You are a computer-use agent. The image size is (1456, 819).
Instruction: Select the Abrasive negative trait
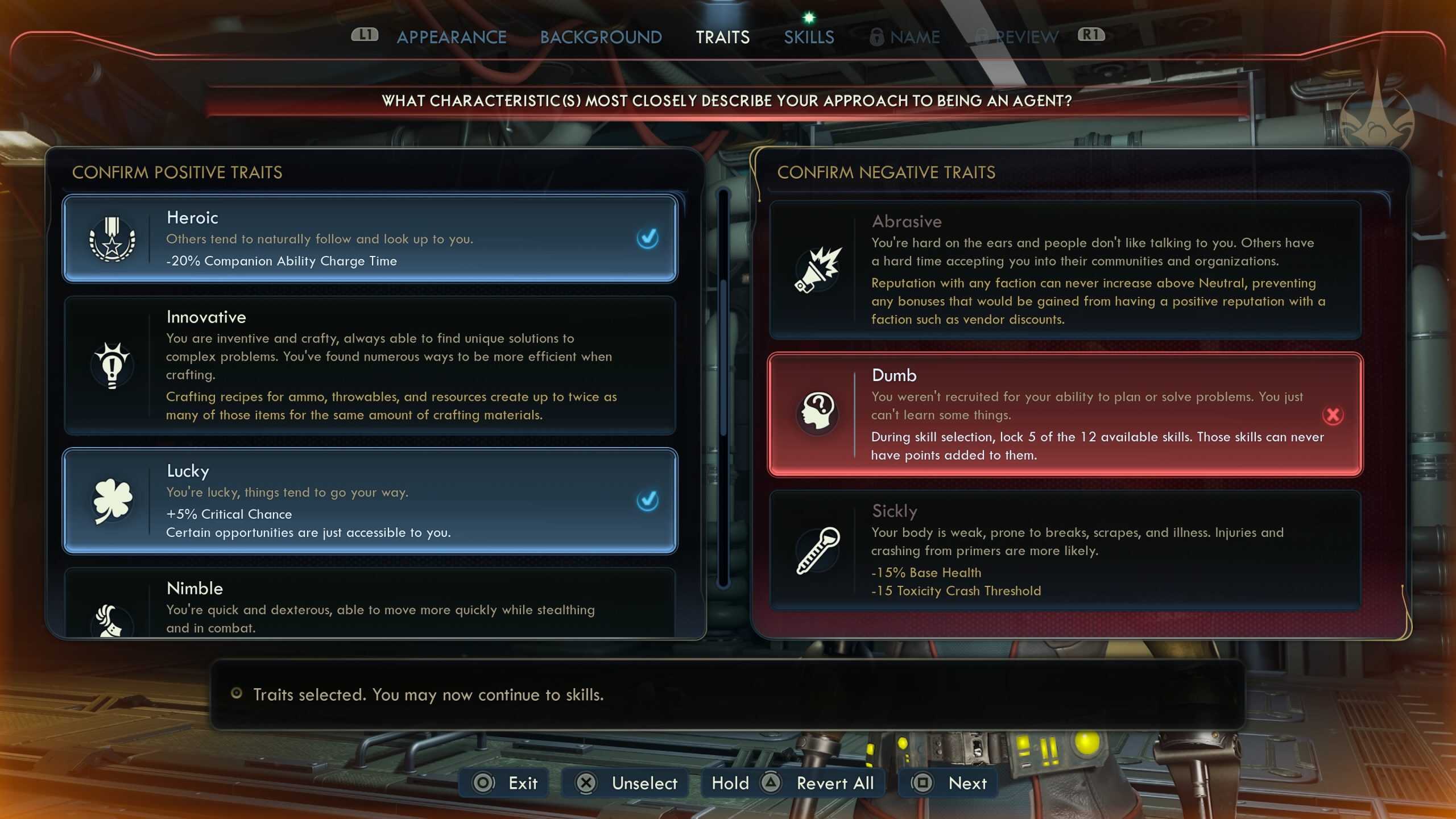tap(1065, 270)
